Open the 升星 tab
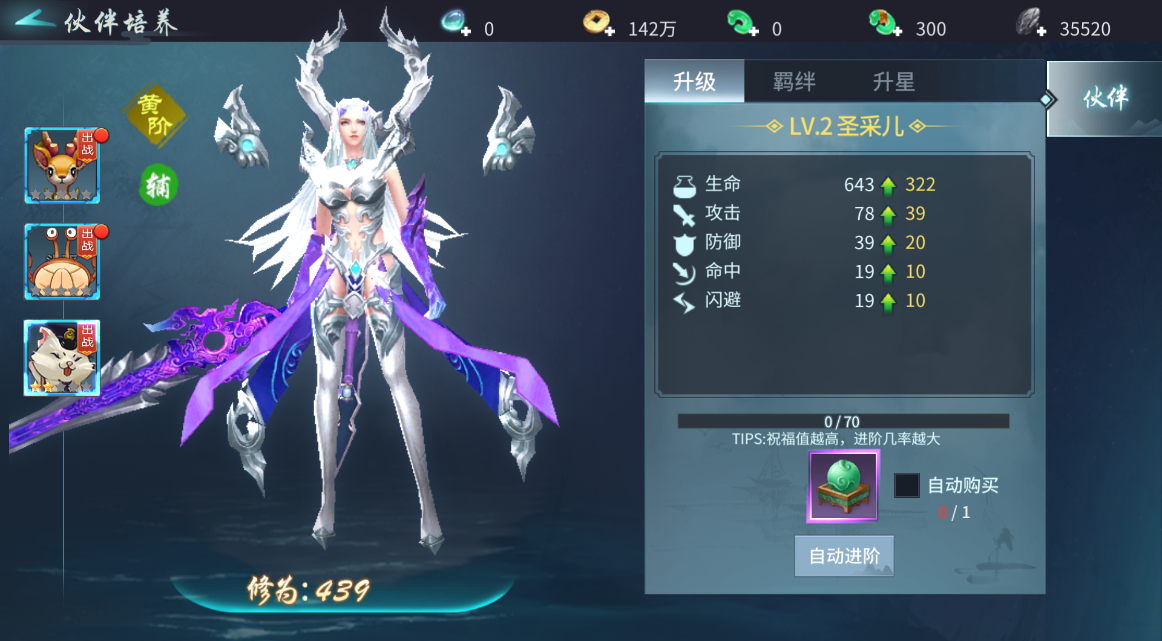 tap(893, 82)
